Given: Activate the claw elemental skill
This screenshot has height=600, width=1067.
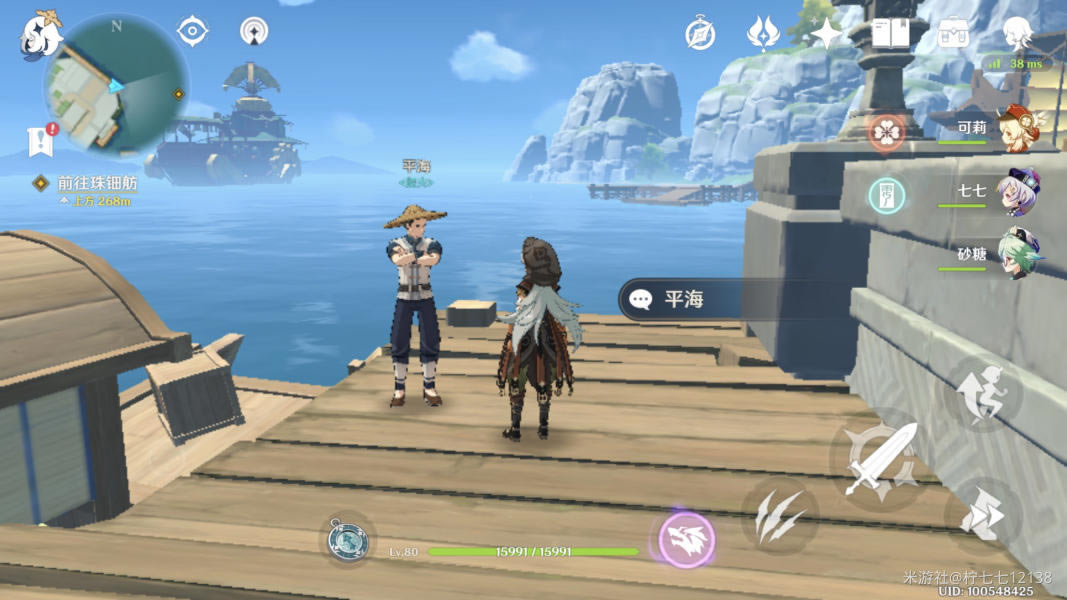Looking at the screenshot, I should (x=780, y=517).
